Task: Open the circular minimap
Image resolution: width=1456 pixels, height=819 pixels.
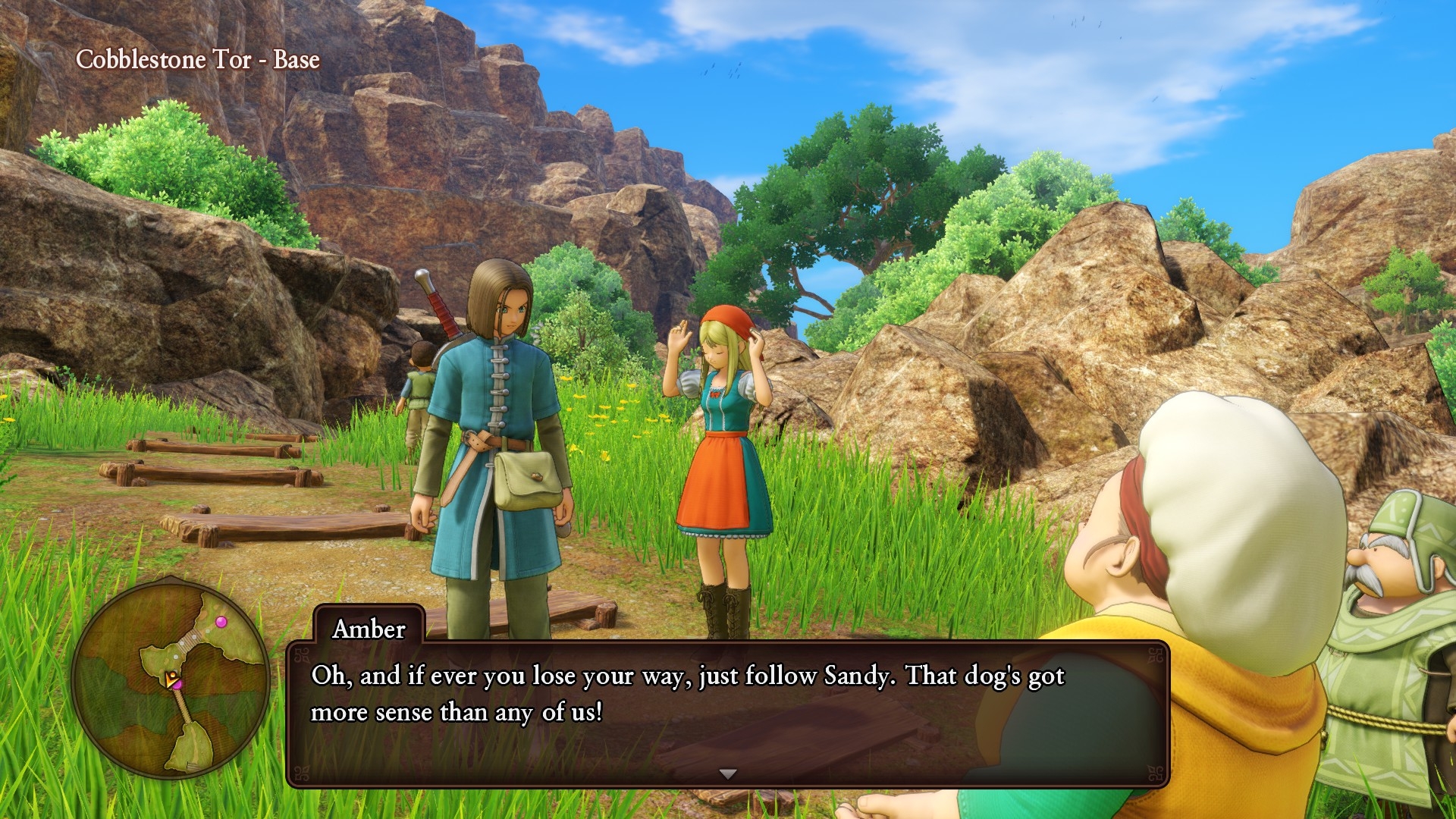Action: pos(171,678)
